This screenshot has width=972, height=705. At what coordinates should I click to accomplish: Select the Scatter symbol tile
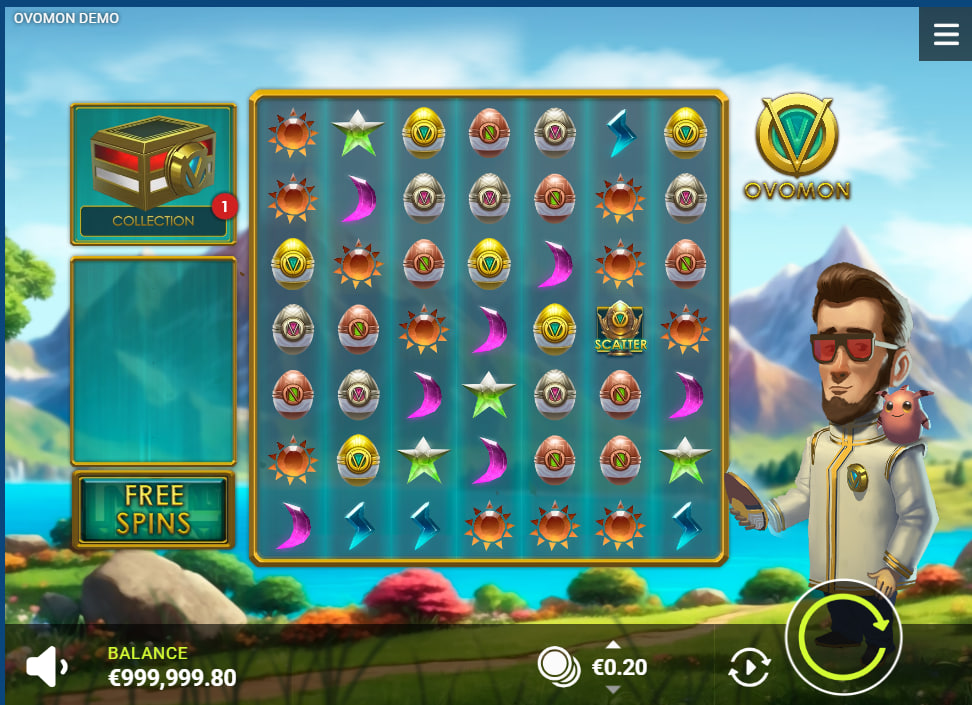tap(621, 328)
